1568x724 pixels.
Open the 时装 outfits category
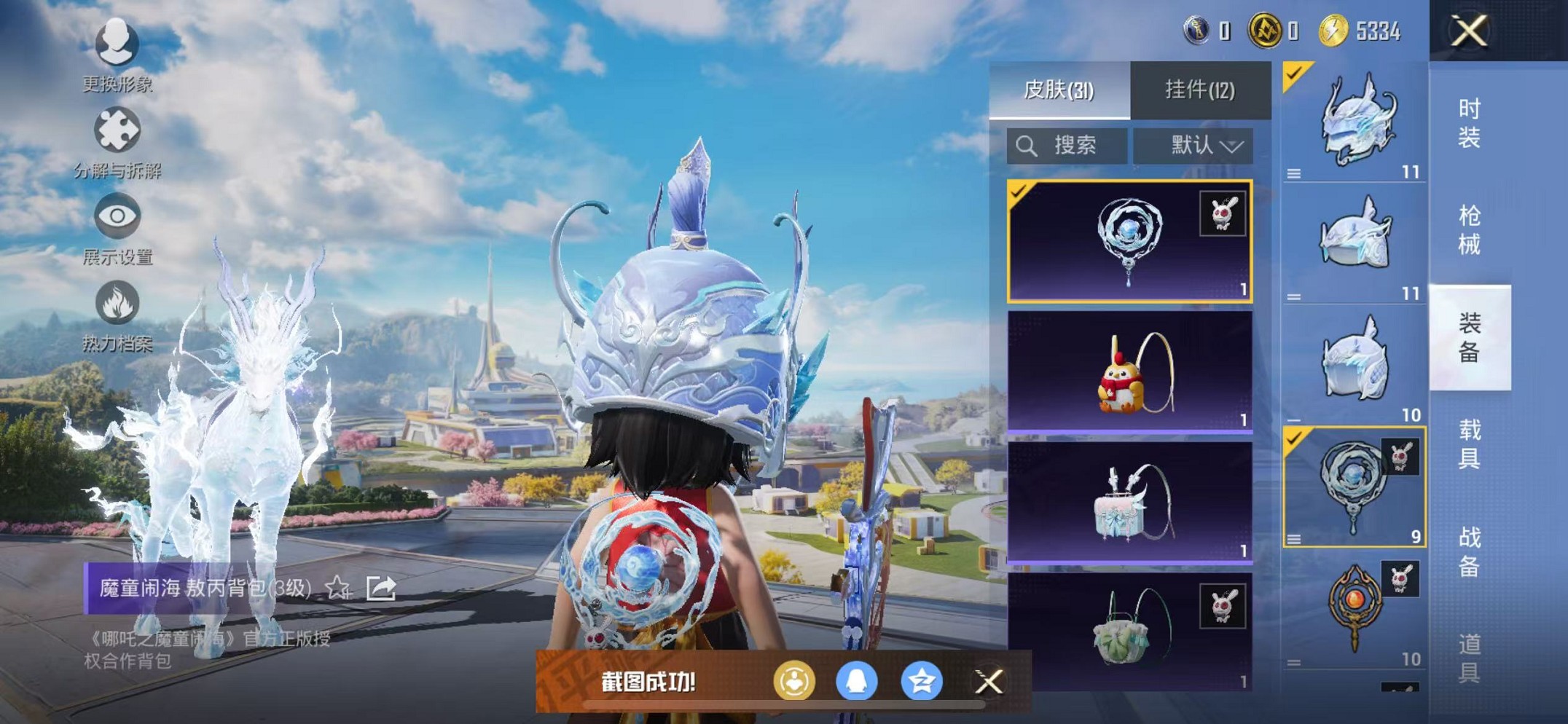1469,122
